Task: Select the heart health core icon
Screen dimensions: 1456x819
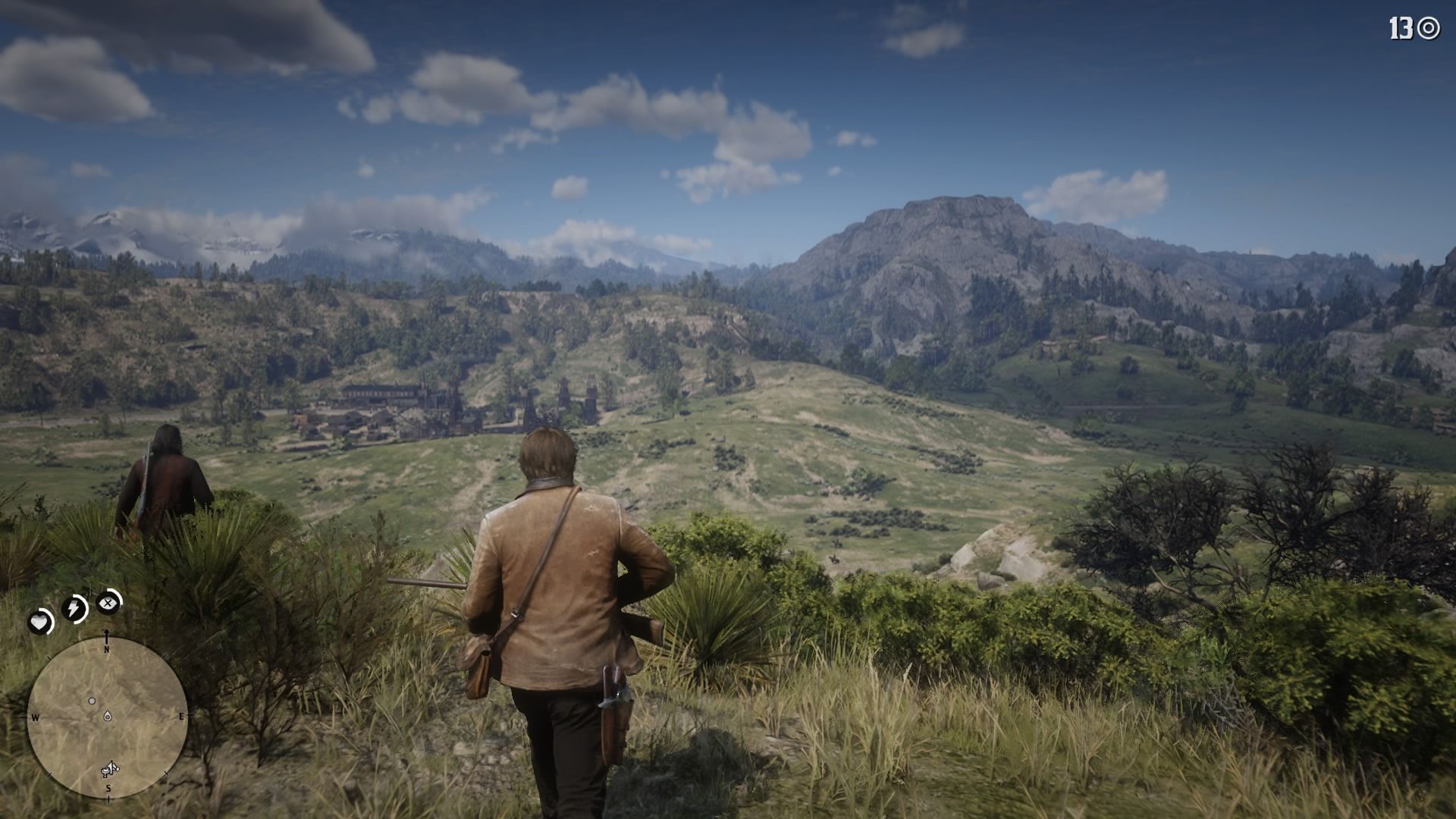Action: (x=39, y=623)
